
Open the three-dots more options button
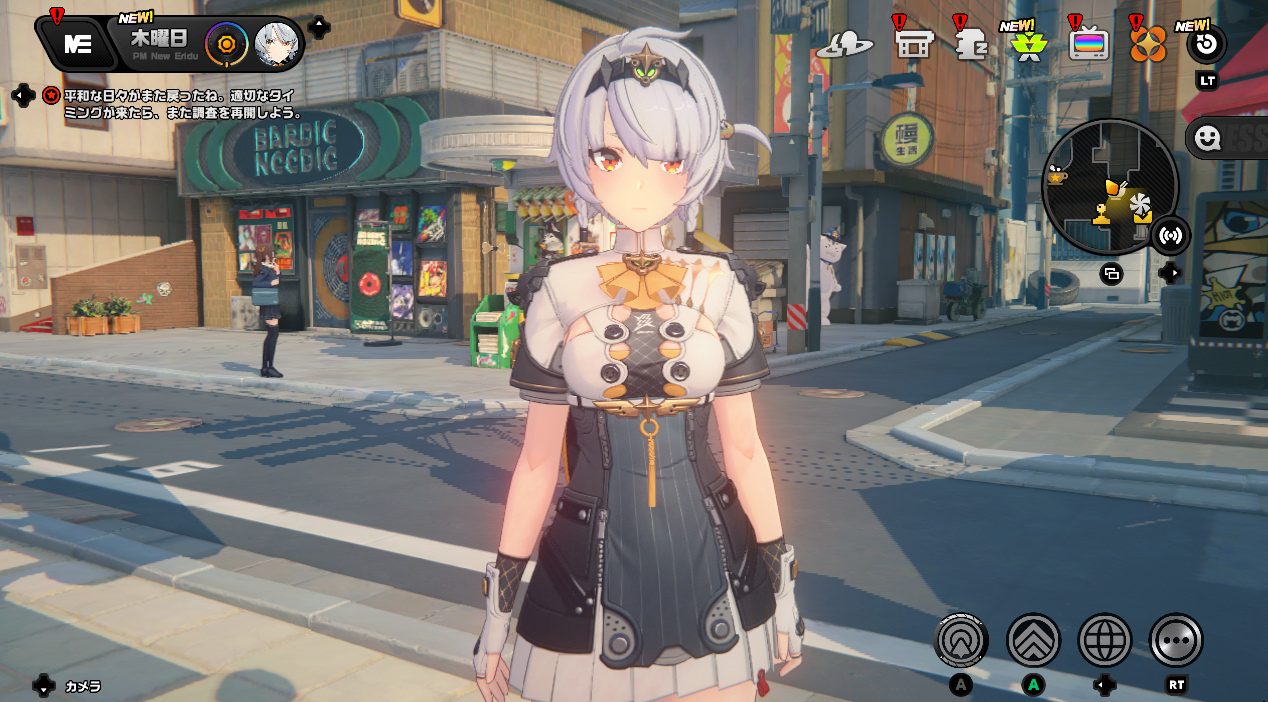pos(1176,640)
